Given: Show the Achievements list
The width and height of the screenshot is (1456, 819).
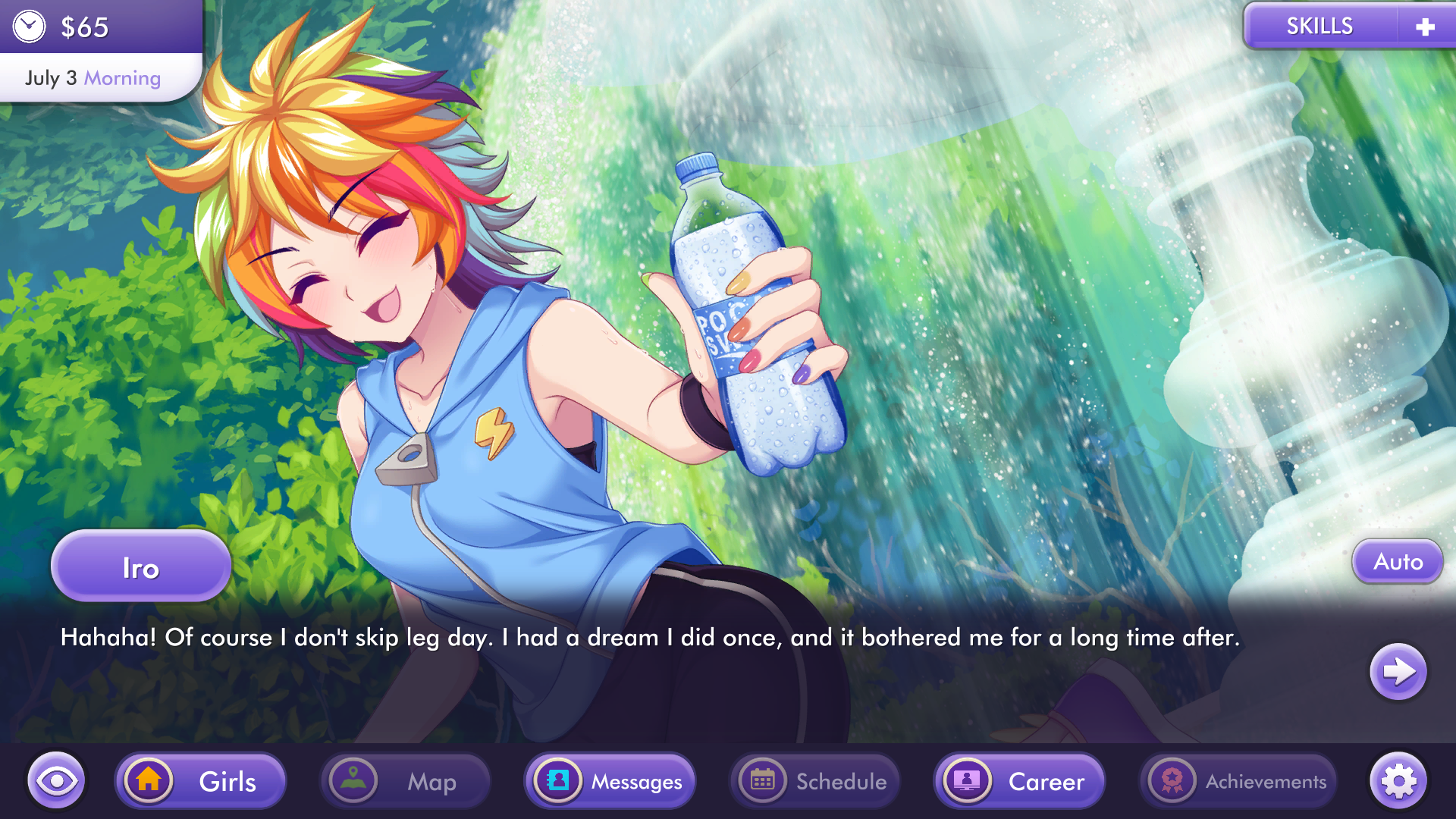Looking at the screenshot, I should (x=1238, y=781).
